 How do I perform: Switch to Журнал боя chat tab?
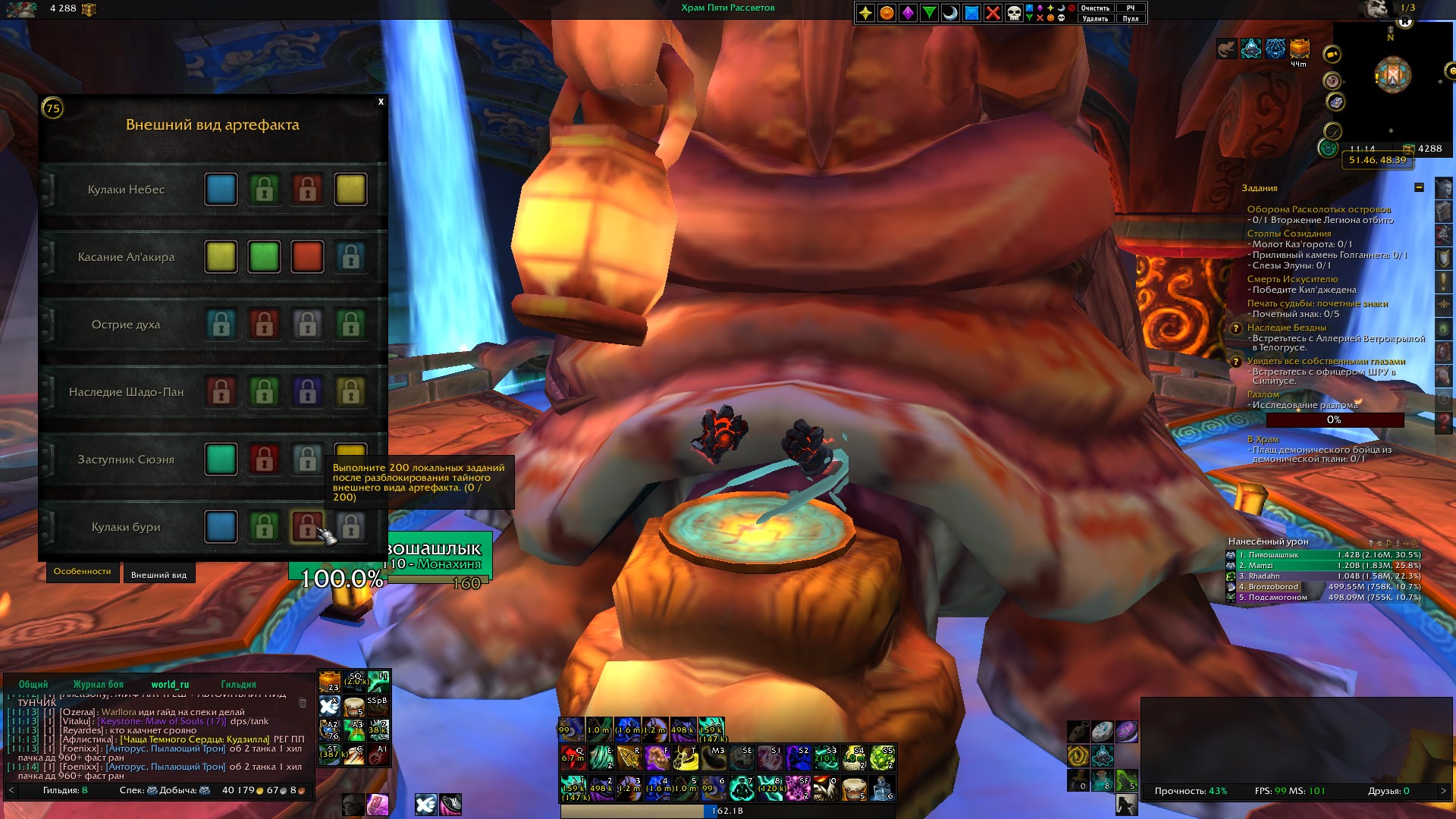point(98,684)
